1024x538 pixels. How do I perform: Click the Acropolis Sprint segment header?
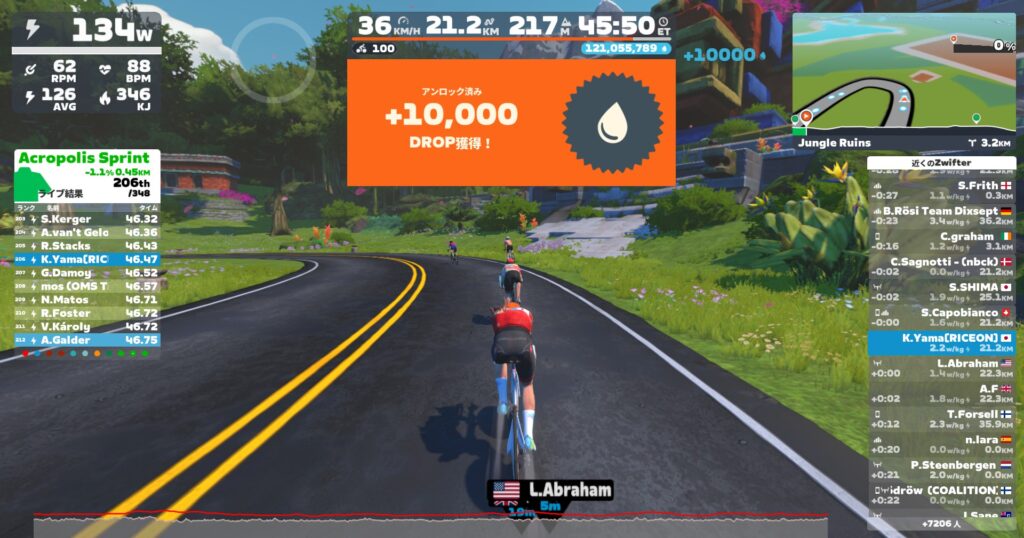(x=87, y=158)
